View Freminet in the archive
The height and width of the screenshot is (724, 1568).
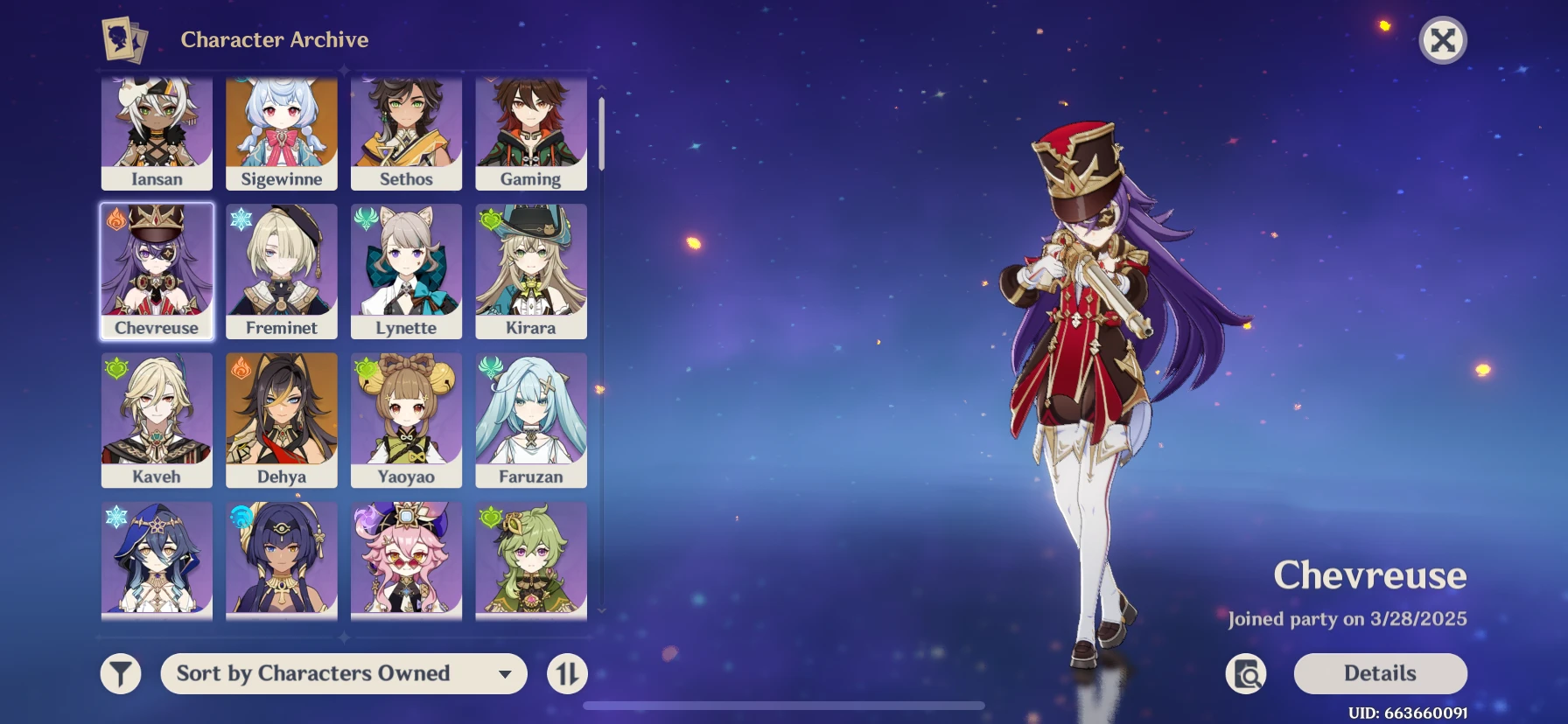[x=282, y=271]
